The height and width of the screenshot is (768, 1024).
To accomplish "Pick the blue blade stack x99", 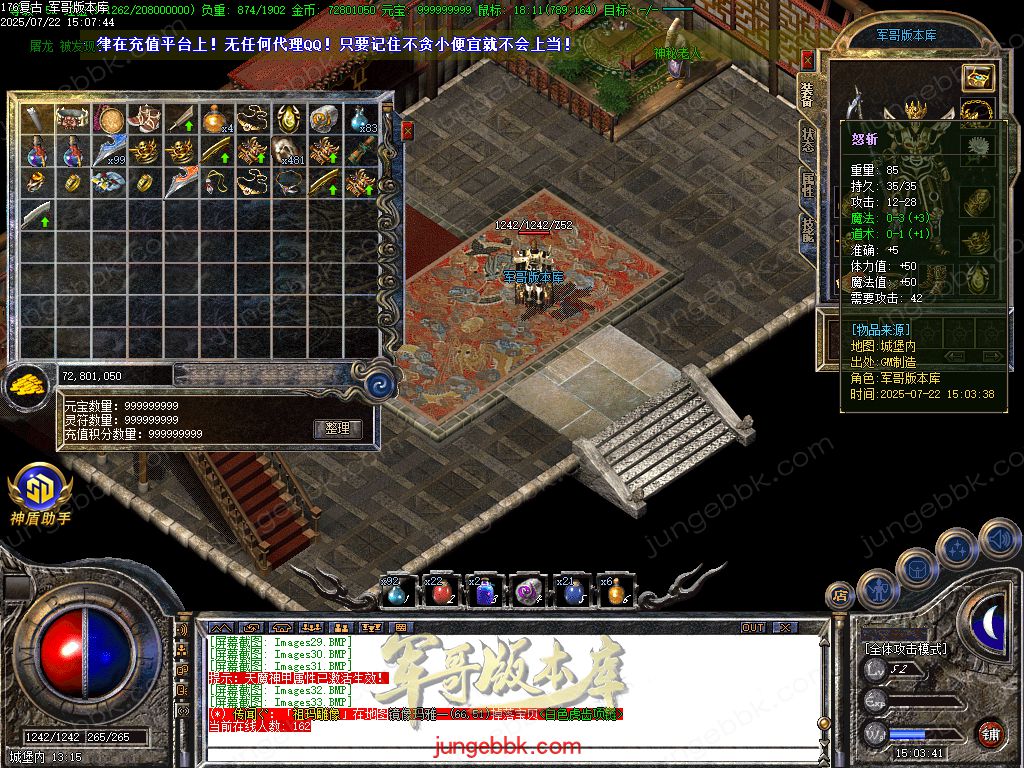I will 107,151.
